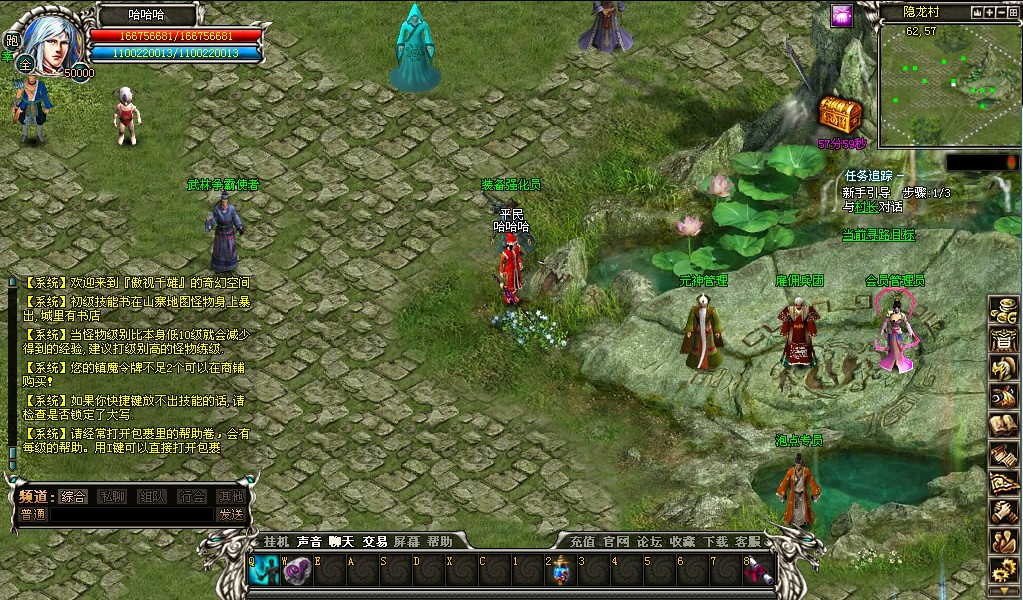1023x600 pixels.
Task: Open the gold ingots icon in side toolbar
Action: [1002, 311]
